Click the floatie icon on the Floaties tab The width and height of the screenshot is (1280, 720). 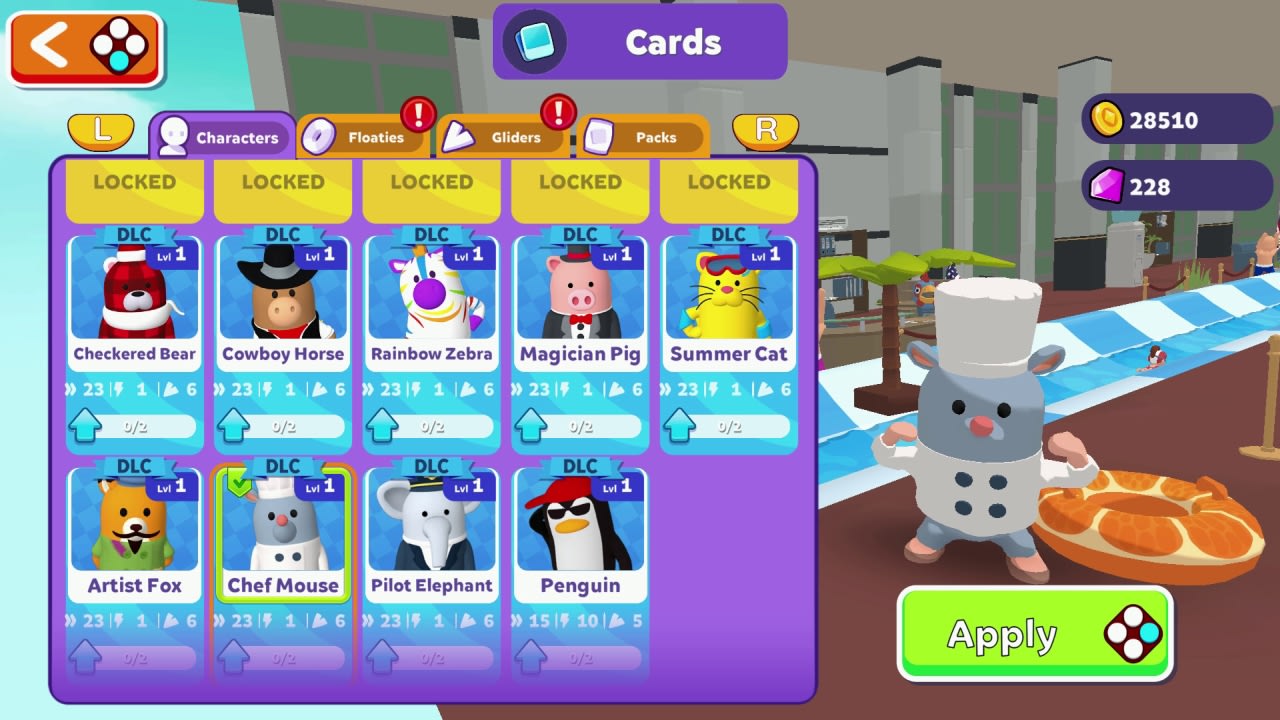pos(318,137)
